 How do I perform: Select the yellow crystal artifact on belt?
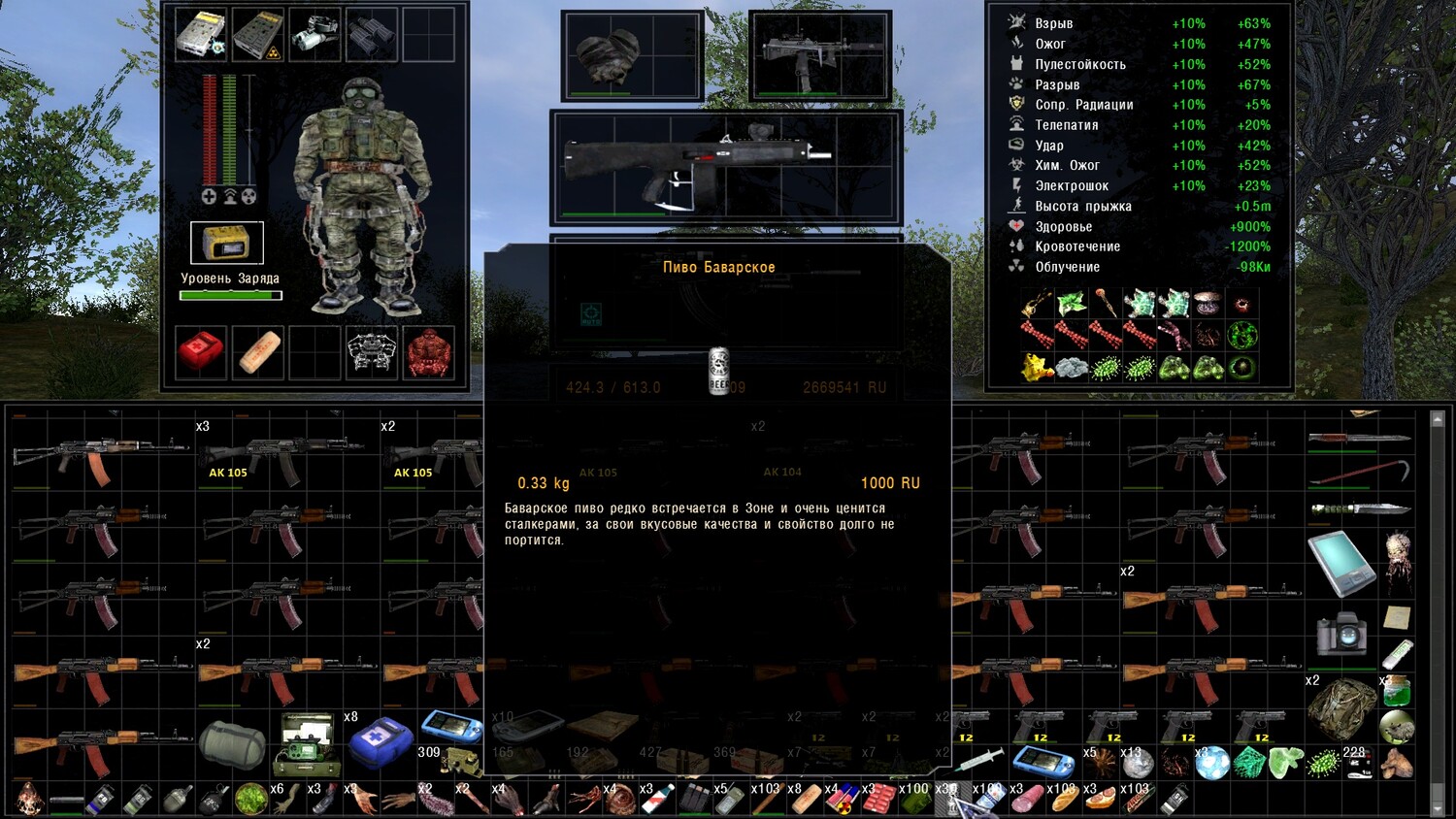coord(1037,368)
